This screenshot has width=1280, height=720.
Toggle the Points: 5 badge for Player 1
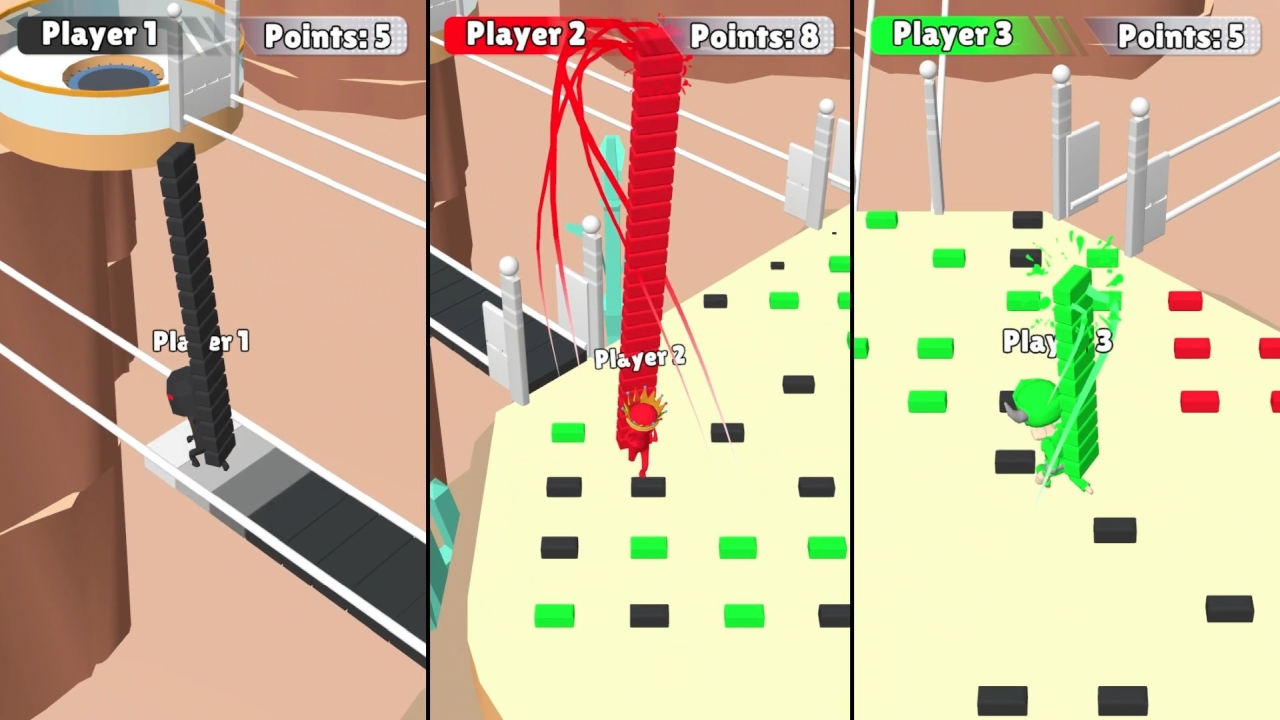[x=330, y=37]
